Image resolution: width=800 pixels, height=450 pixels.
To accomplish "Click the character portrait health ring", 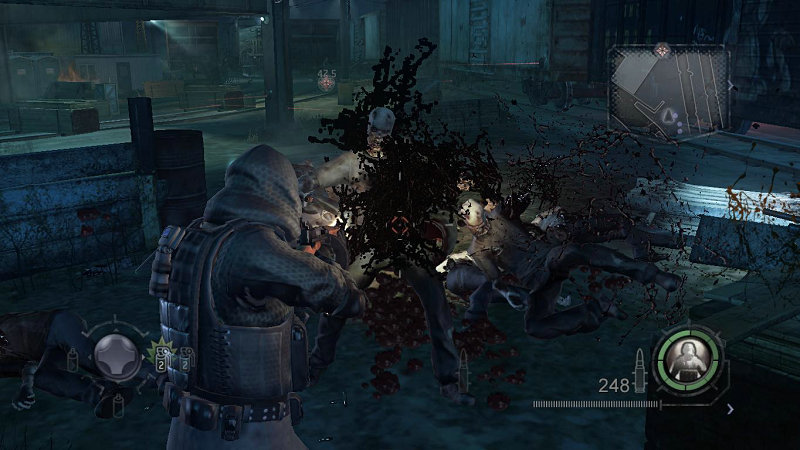I will (685, 355).
